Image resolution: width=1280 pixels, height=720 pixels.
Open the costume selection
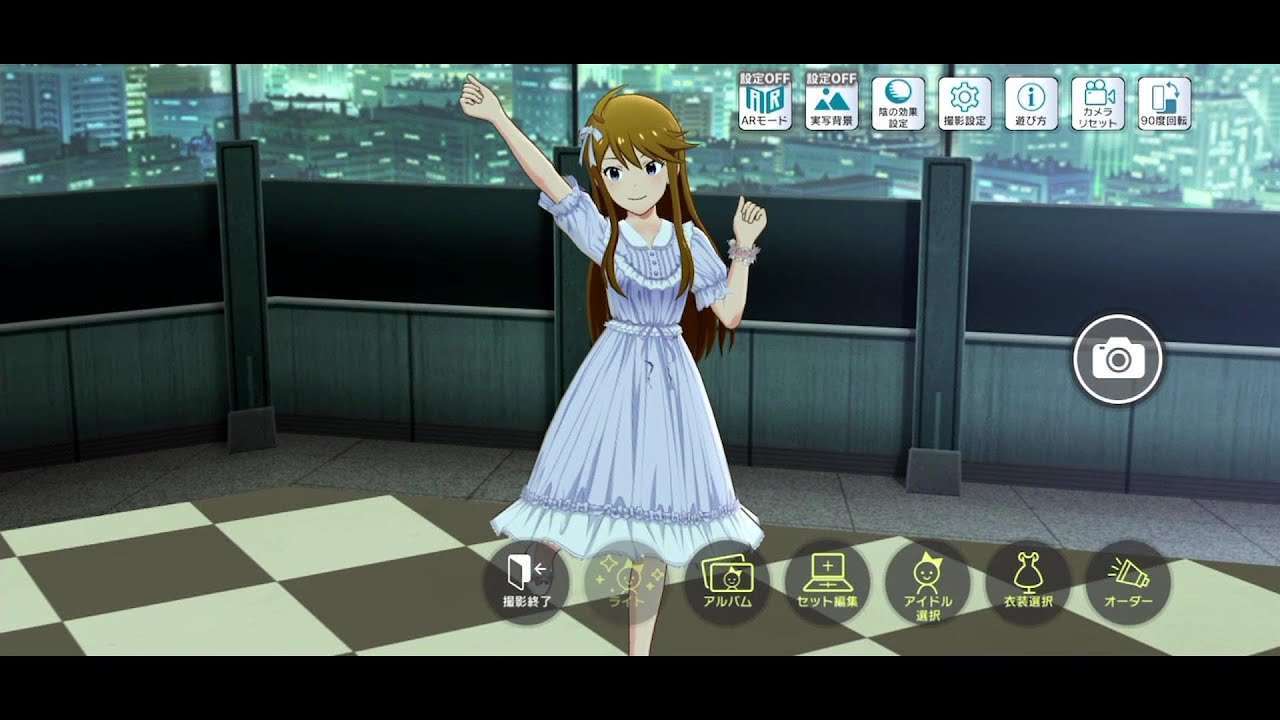[1027, 582]
